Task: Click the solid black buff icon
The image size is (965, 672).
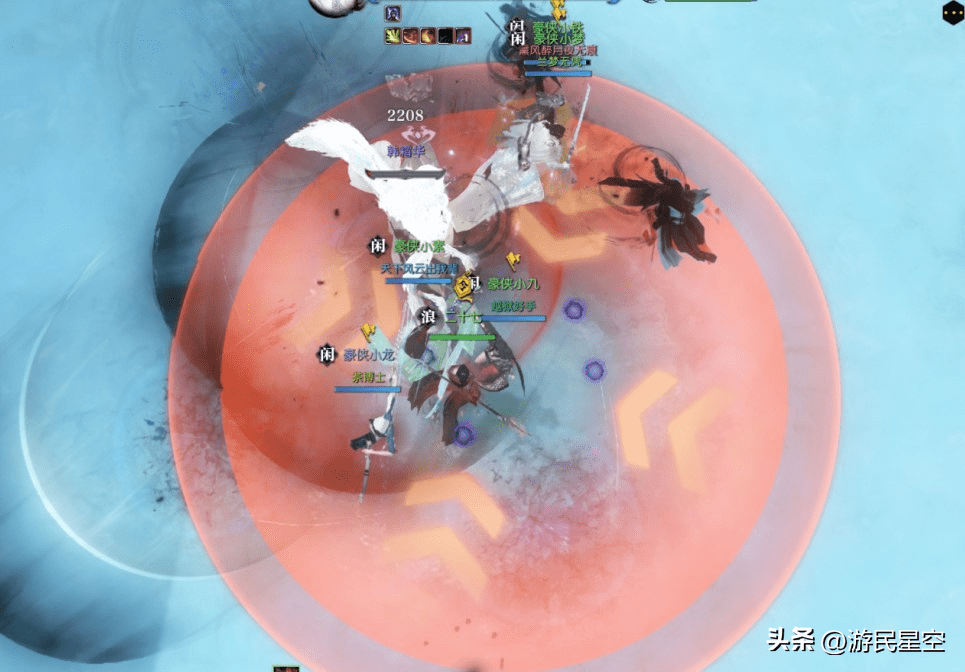Action: 445,36
